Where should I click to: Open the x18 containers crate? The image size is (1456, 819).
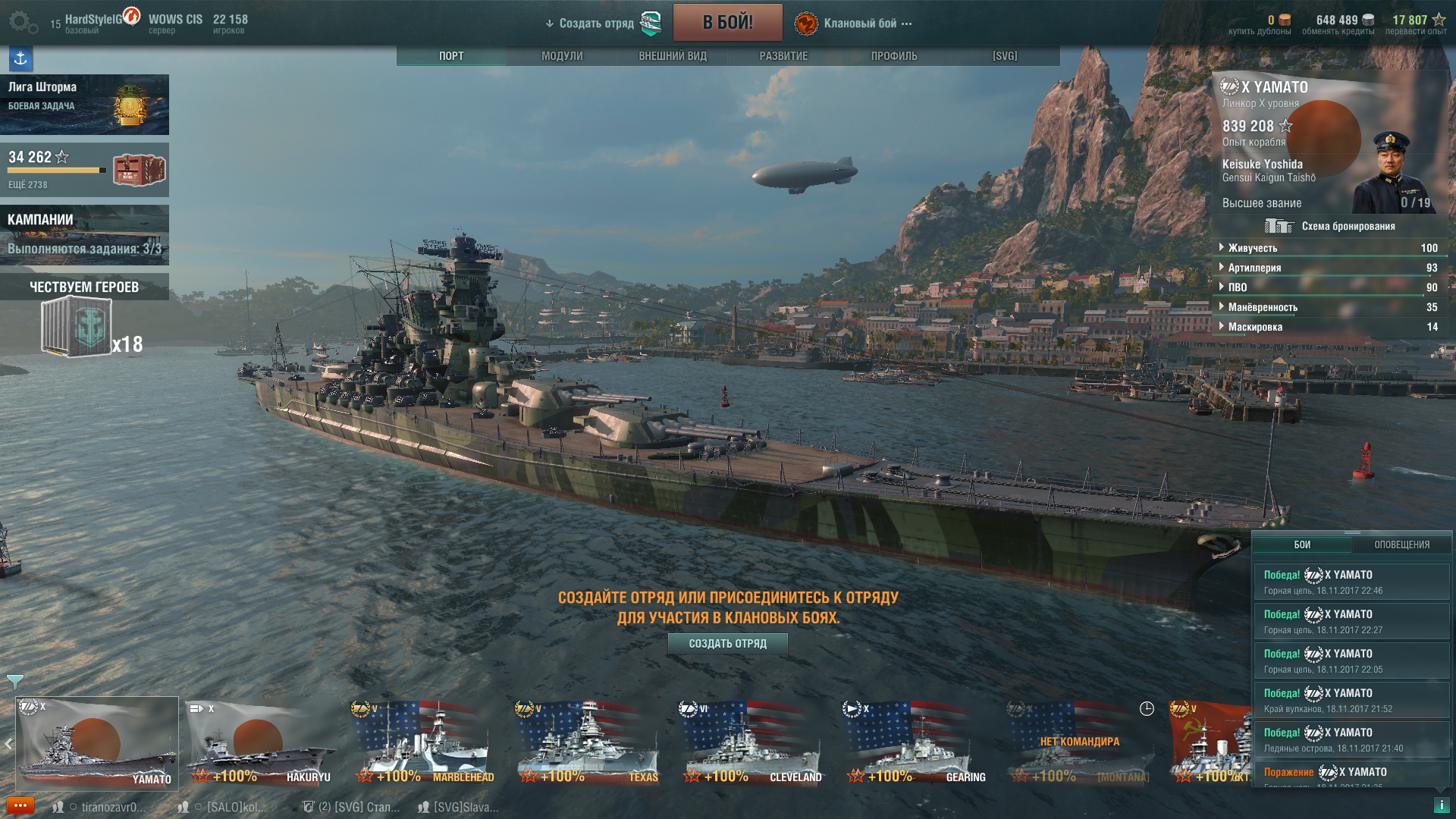point(77,327)
